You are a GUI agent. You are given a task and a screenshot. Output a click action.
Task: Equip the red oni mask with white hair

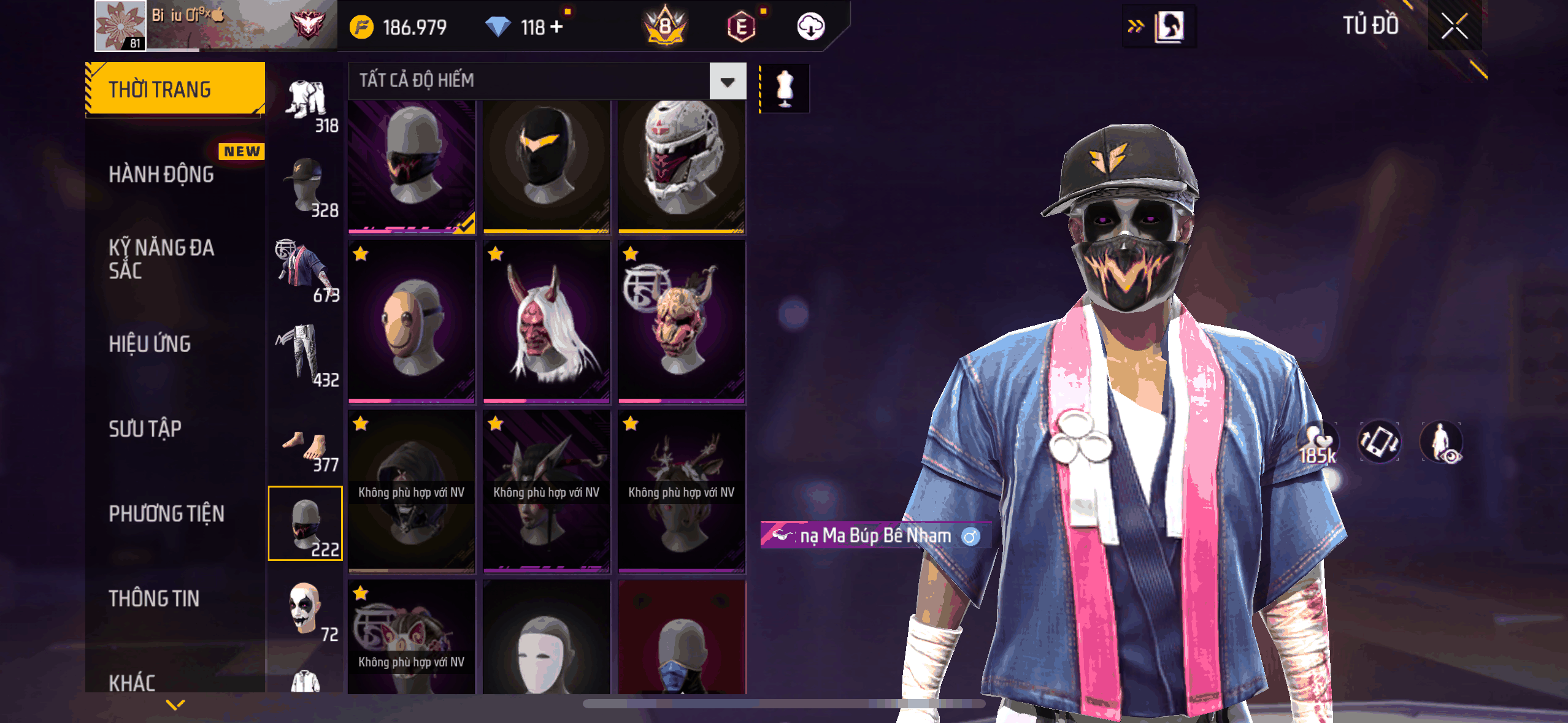pyautogui.click(x=547, y=321)
